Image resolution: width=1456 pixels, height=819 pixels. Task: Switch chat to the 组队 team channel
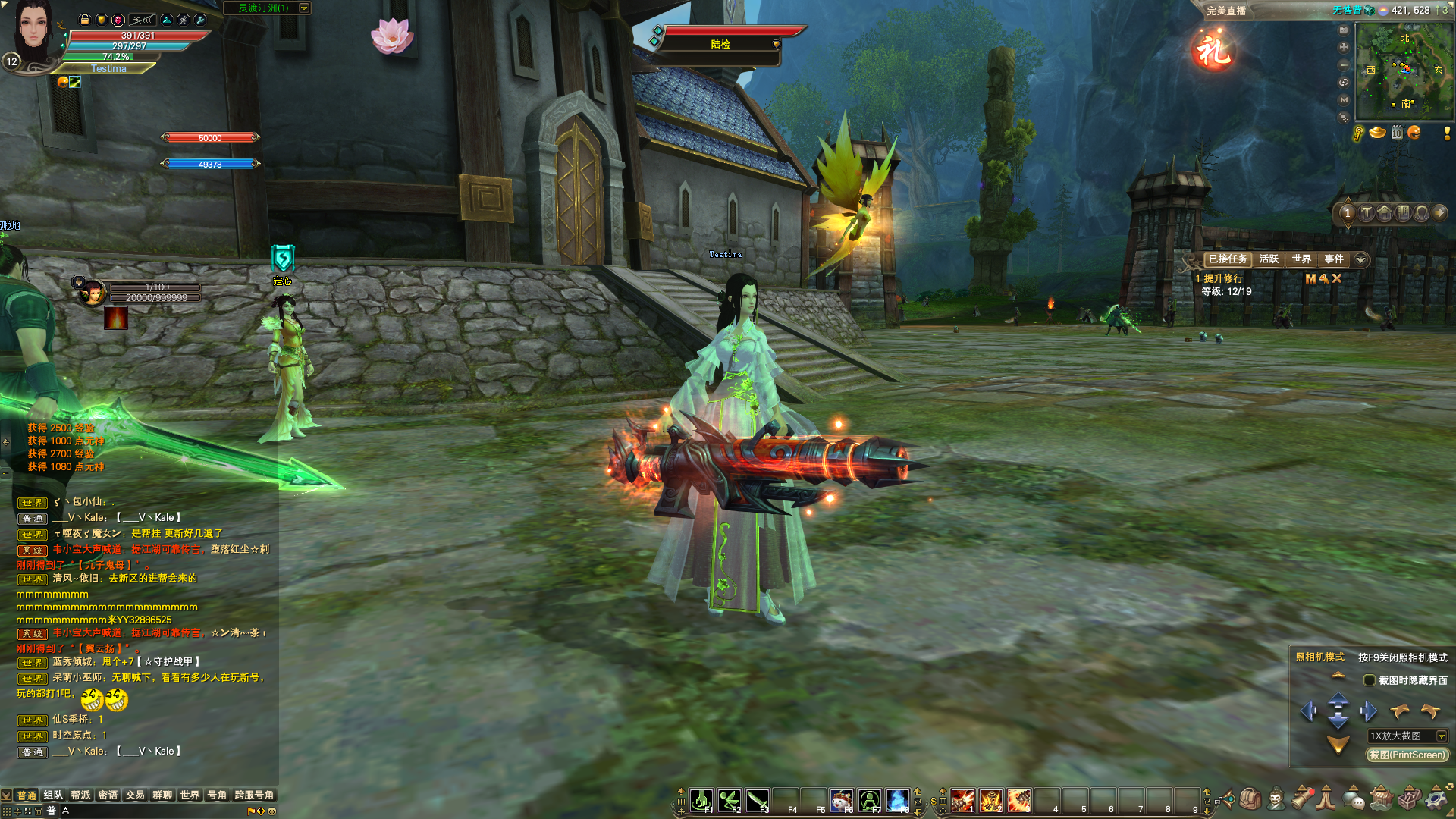pos(53,795)
